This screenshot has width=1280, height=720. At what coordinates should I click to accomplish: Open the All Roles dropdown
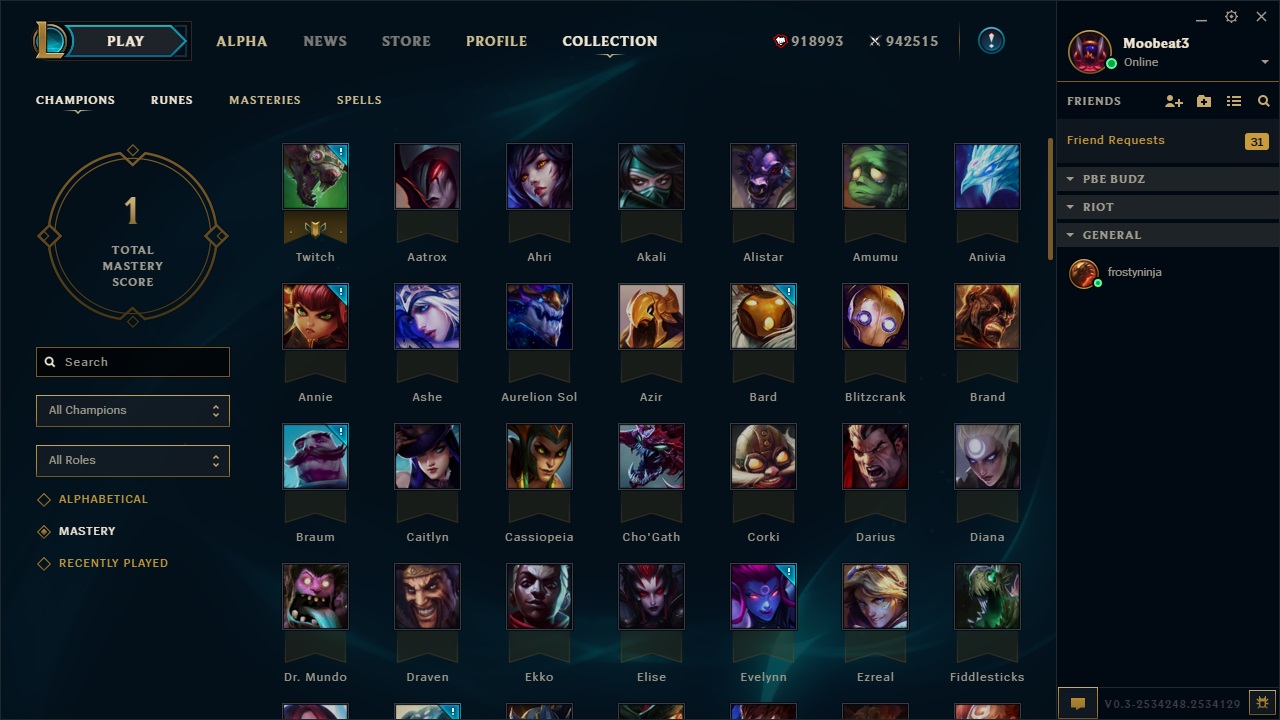click(x=133, y=461)
